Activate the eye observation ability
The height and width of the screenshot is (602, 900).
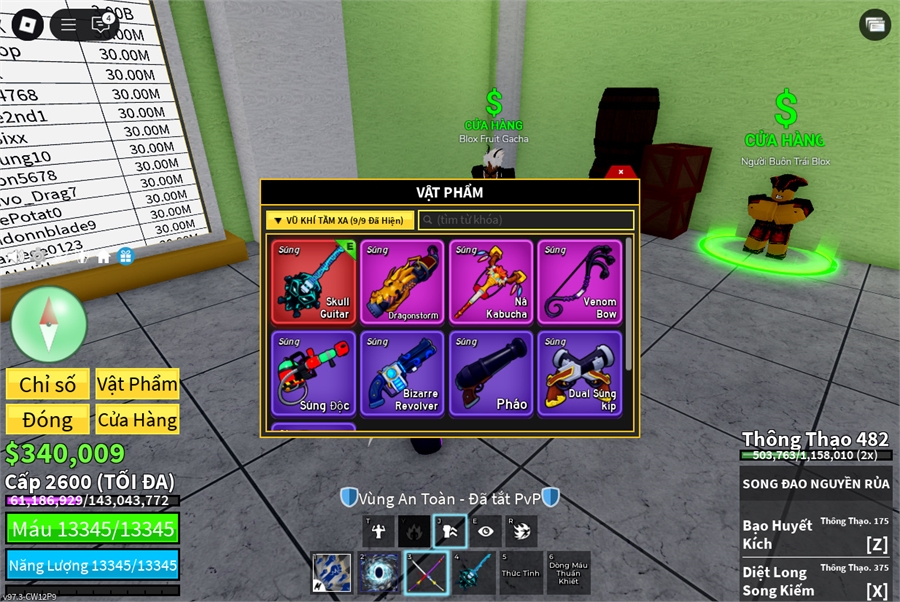tap(485, 532)
